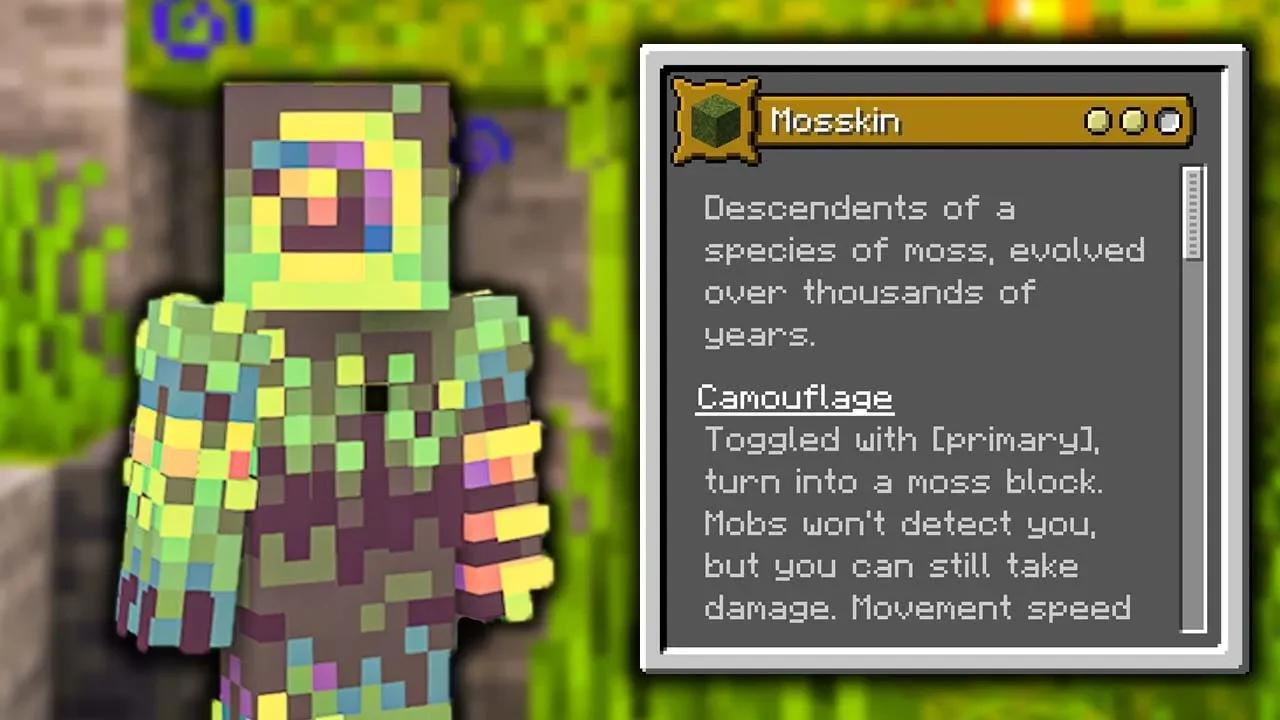Viewport: 1280px width, 720px height.
Task: Open the underlined Camouflage ability heading
Action: (795, 397)
